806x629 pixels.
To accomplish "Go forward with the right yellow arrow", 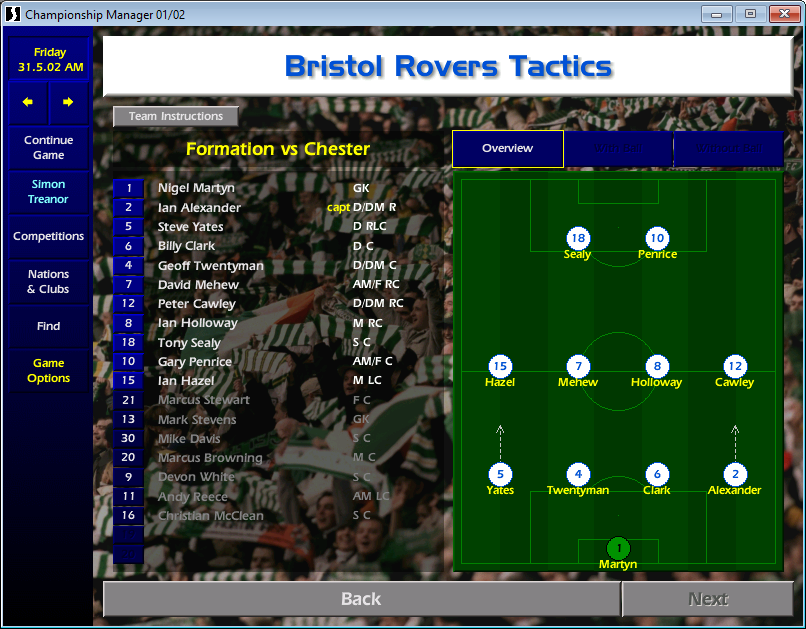I will (68, 102).
